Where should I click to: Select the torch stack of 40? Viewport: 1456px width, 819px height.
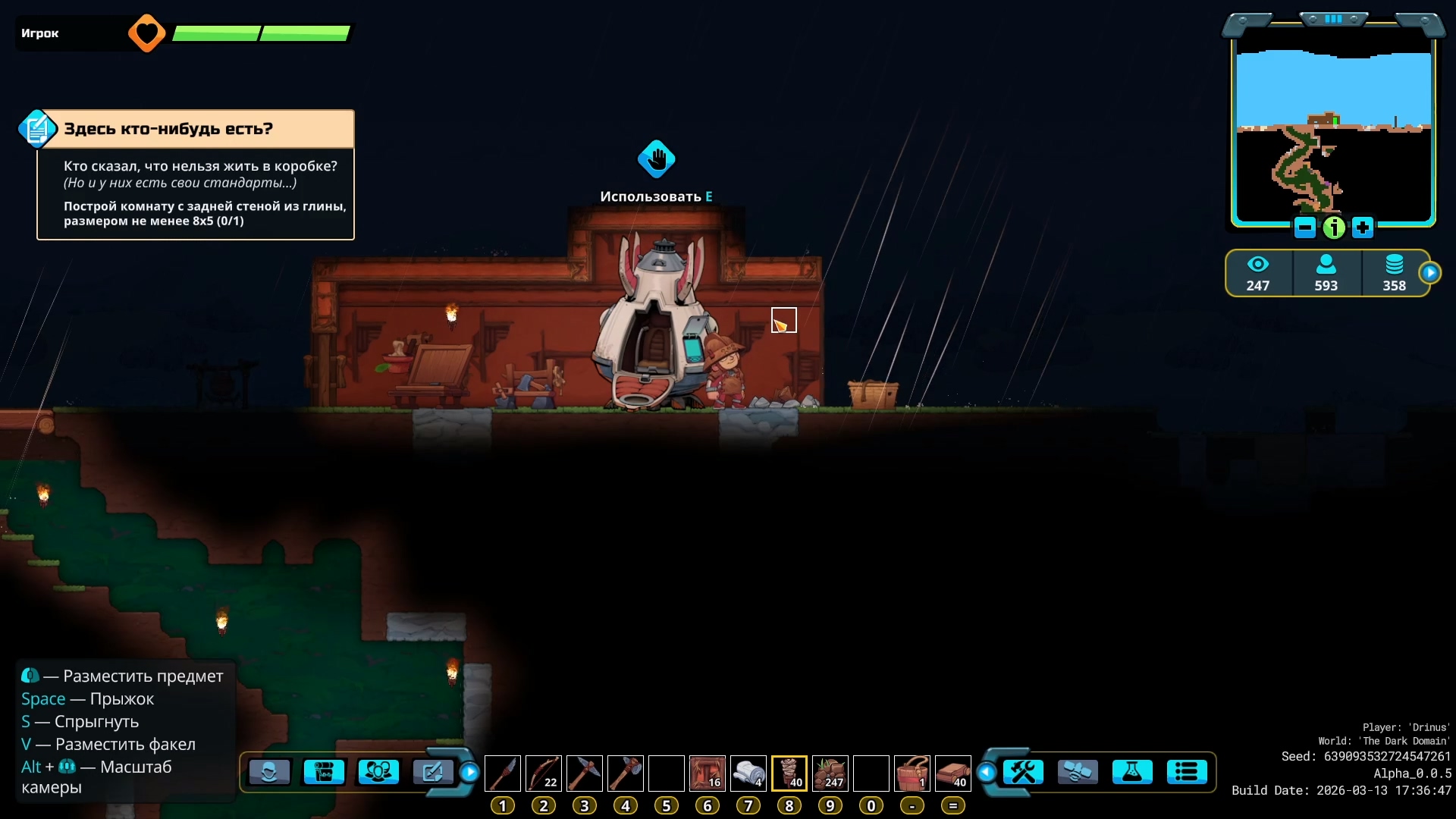tap(789, 773)
